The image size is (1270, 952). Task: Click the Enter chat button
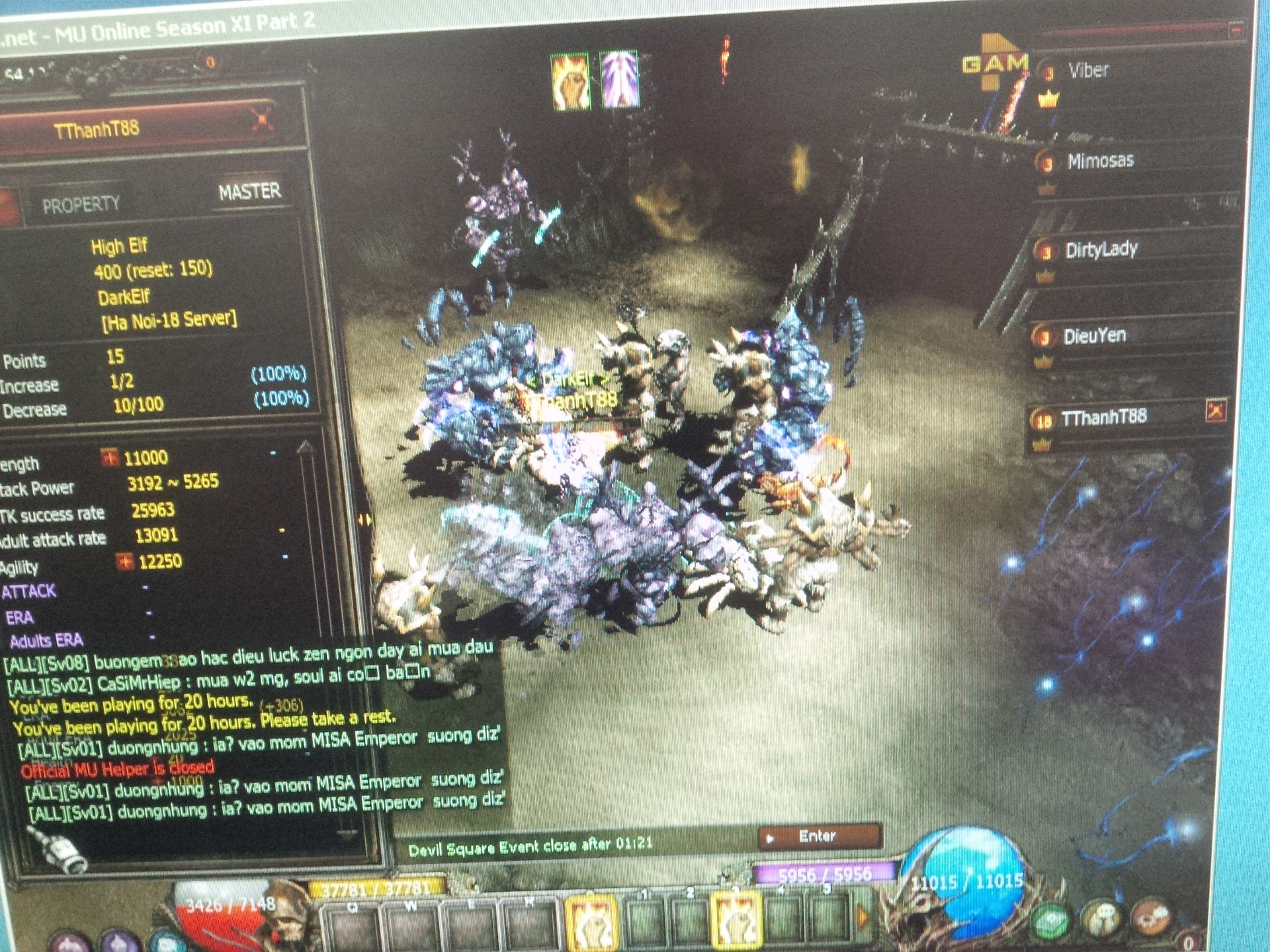click(x=820, y=836)
